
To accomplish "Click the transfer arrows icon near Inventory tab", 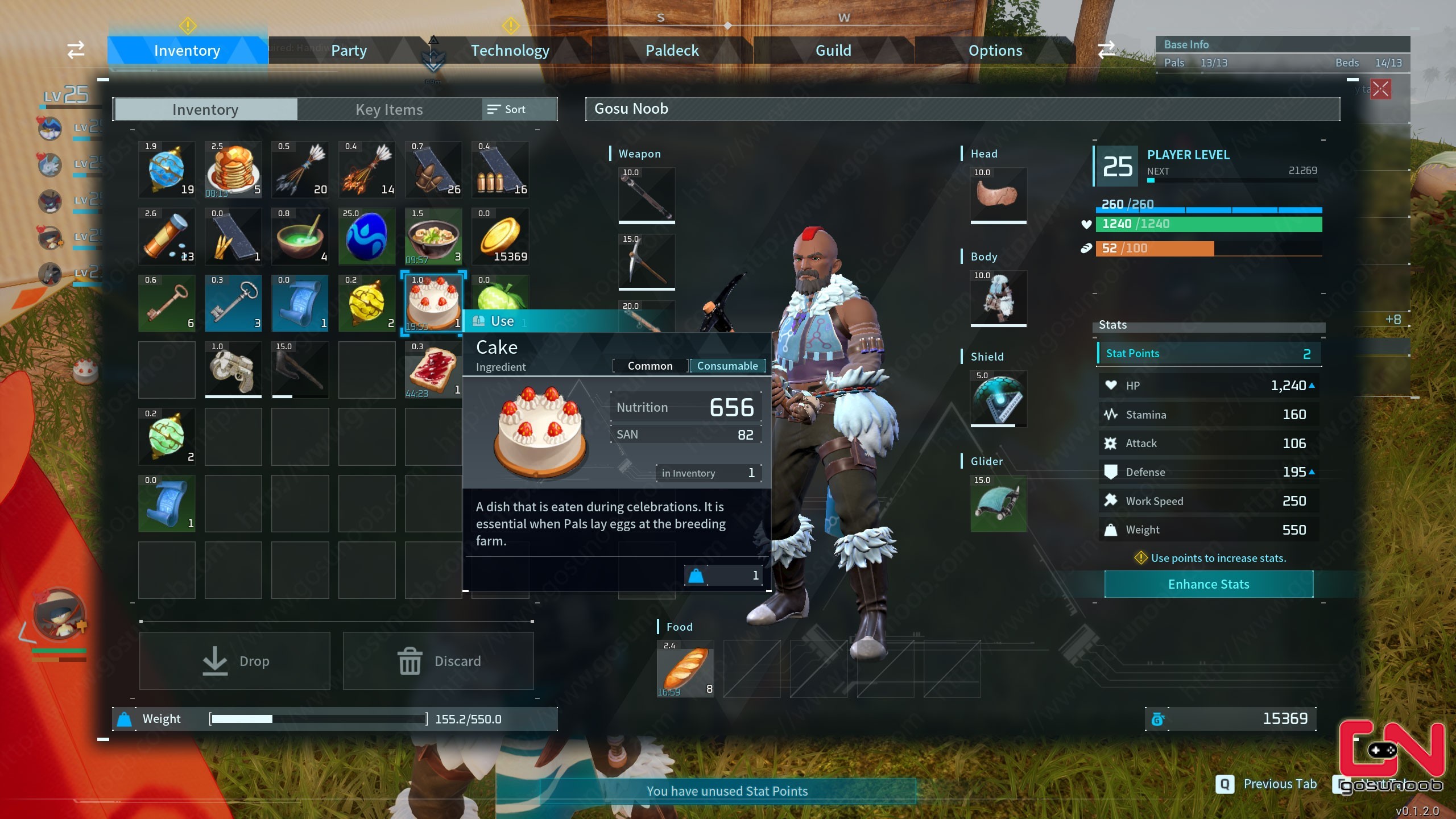I will [76, 50].
